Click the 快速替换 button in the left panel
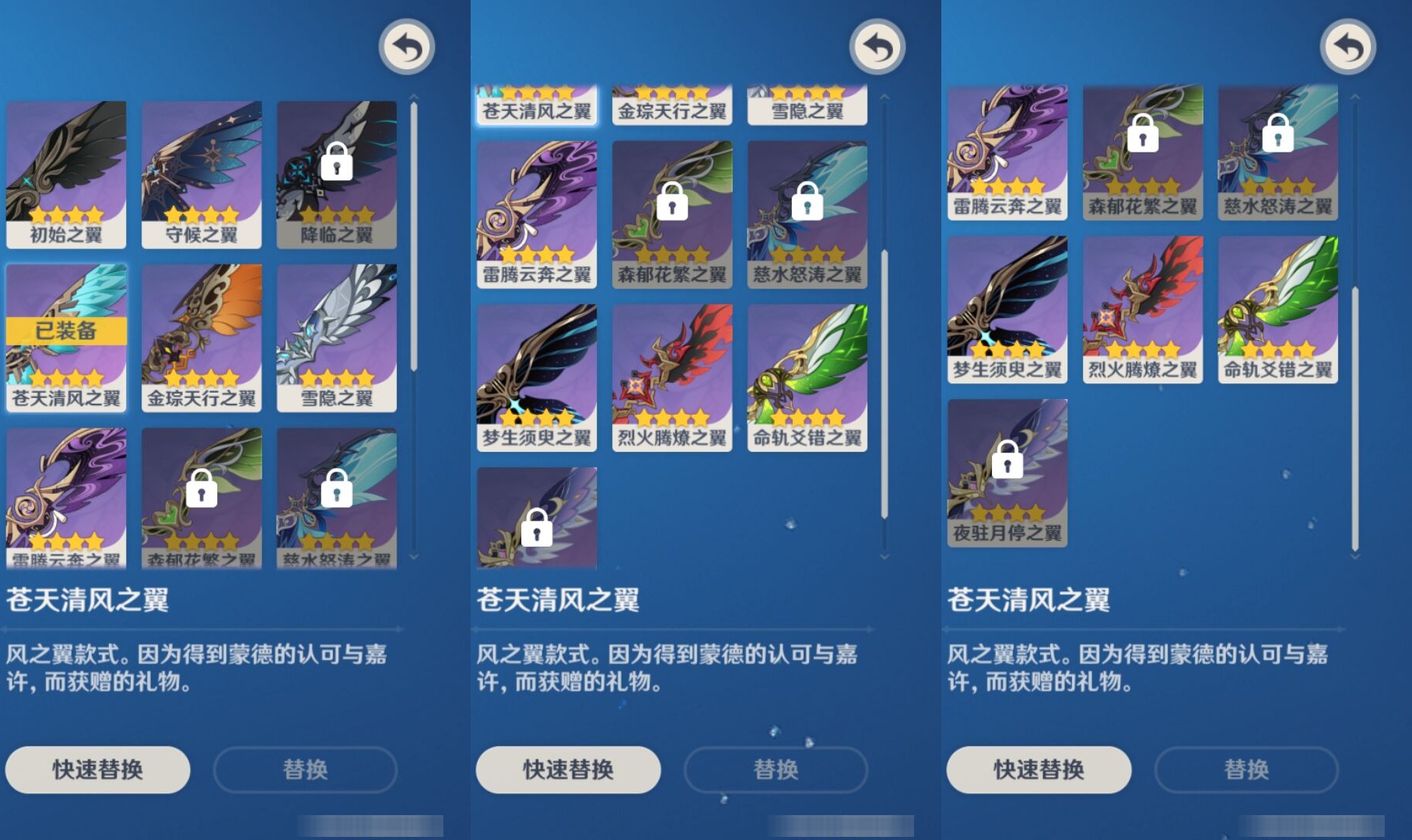 point(98,769)
